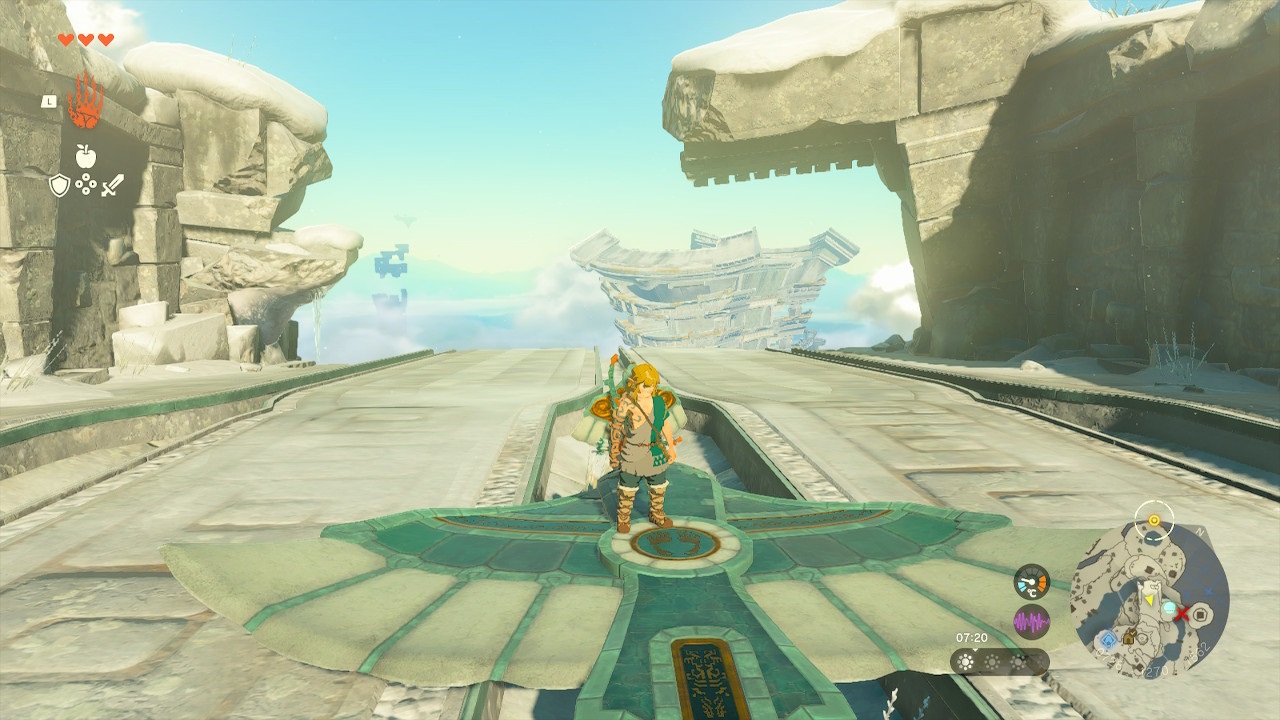This screenshot has height=720, width=1280.
Task: Select the equipped shield icon
Action: point(59,184)
